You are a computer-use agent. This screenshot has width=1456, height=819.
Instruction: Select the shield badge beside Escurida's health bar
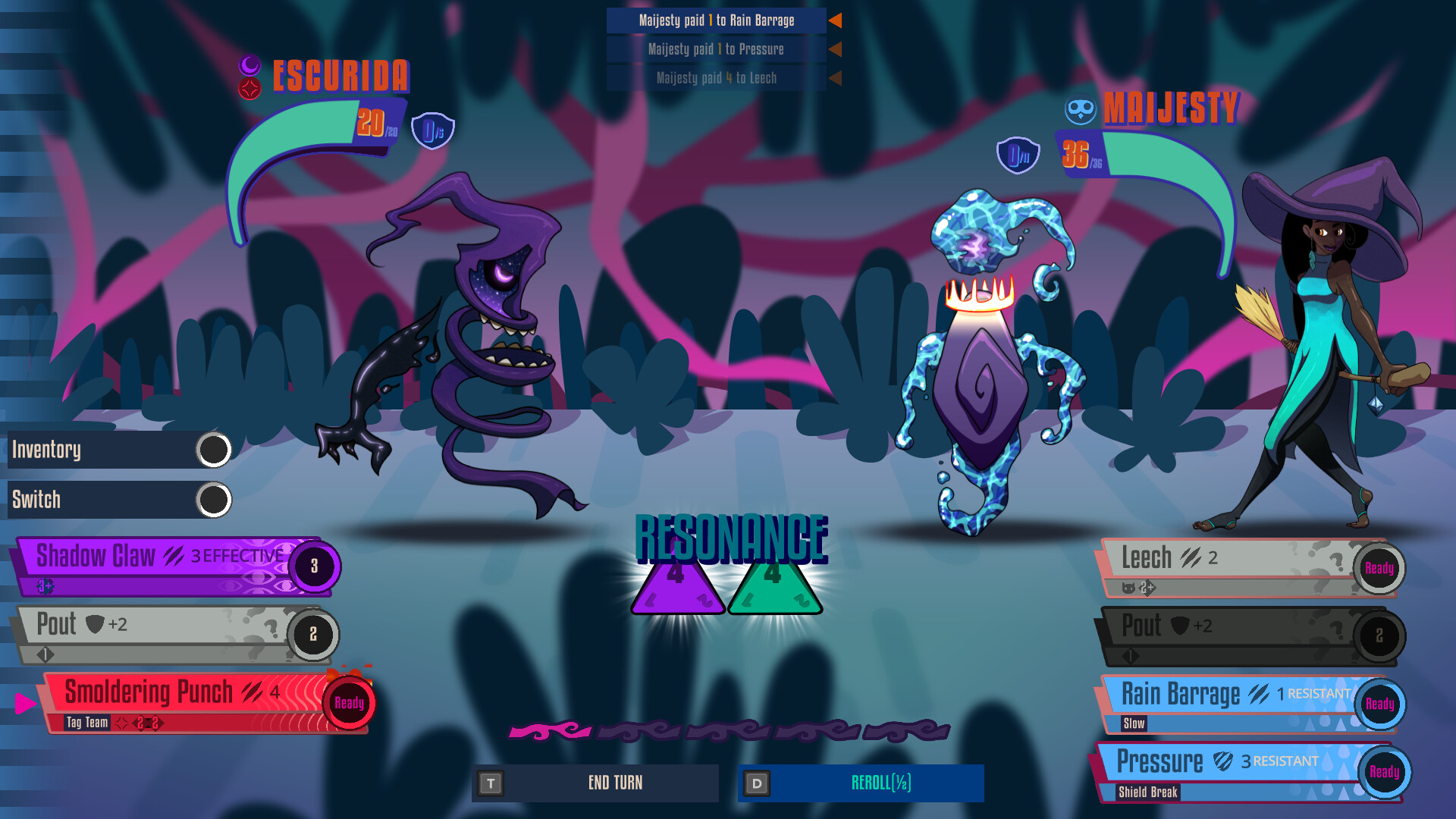pyautogui.click(x=432, y=130)
